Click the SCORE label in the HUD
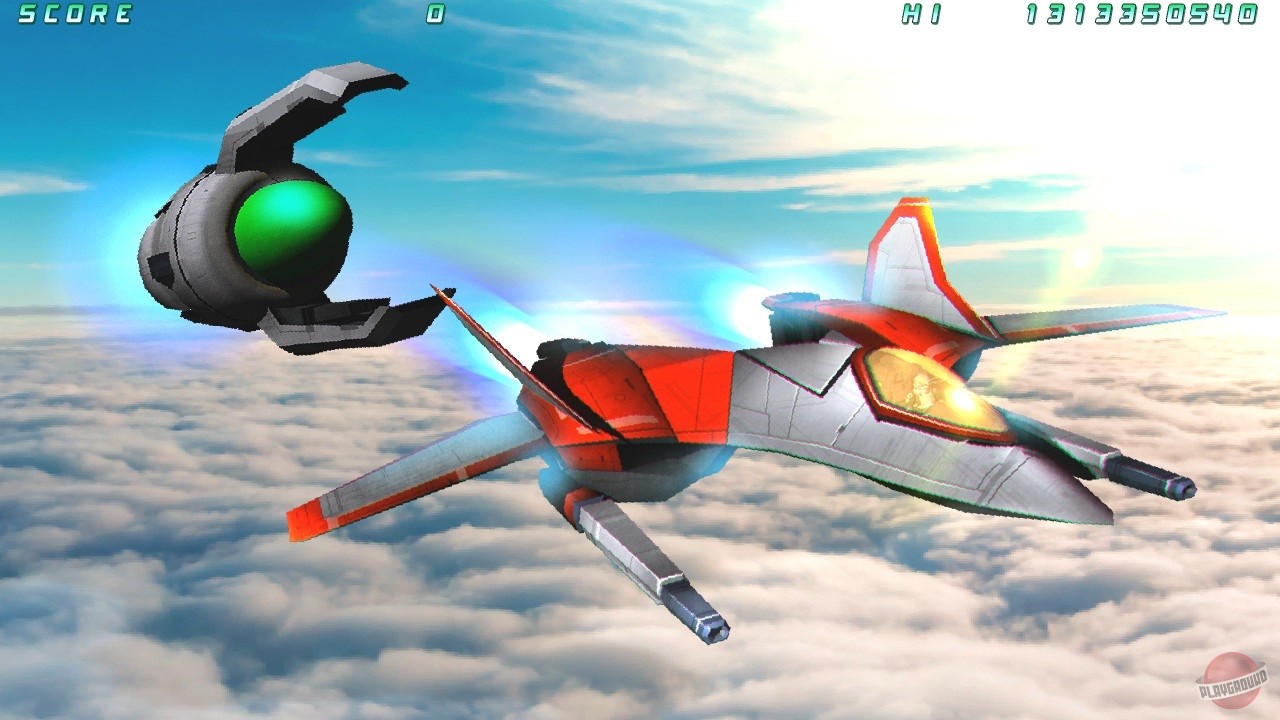 (x=75, y=14)
